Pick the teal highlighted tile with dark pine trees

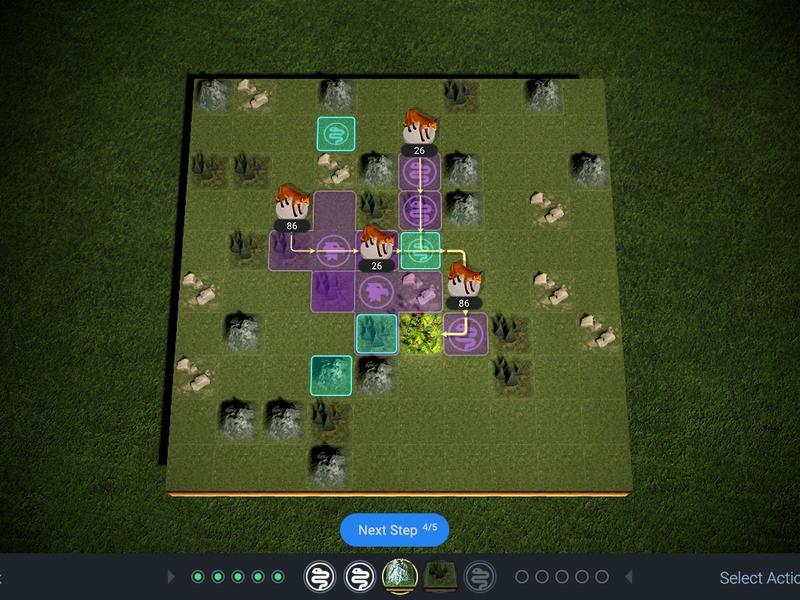tap(377, 333)
